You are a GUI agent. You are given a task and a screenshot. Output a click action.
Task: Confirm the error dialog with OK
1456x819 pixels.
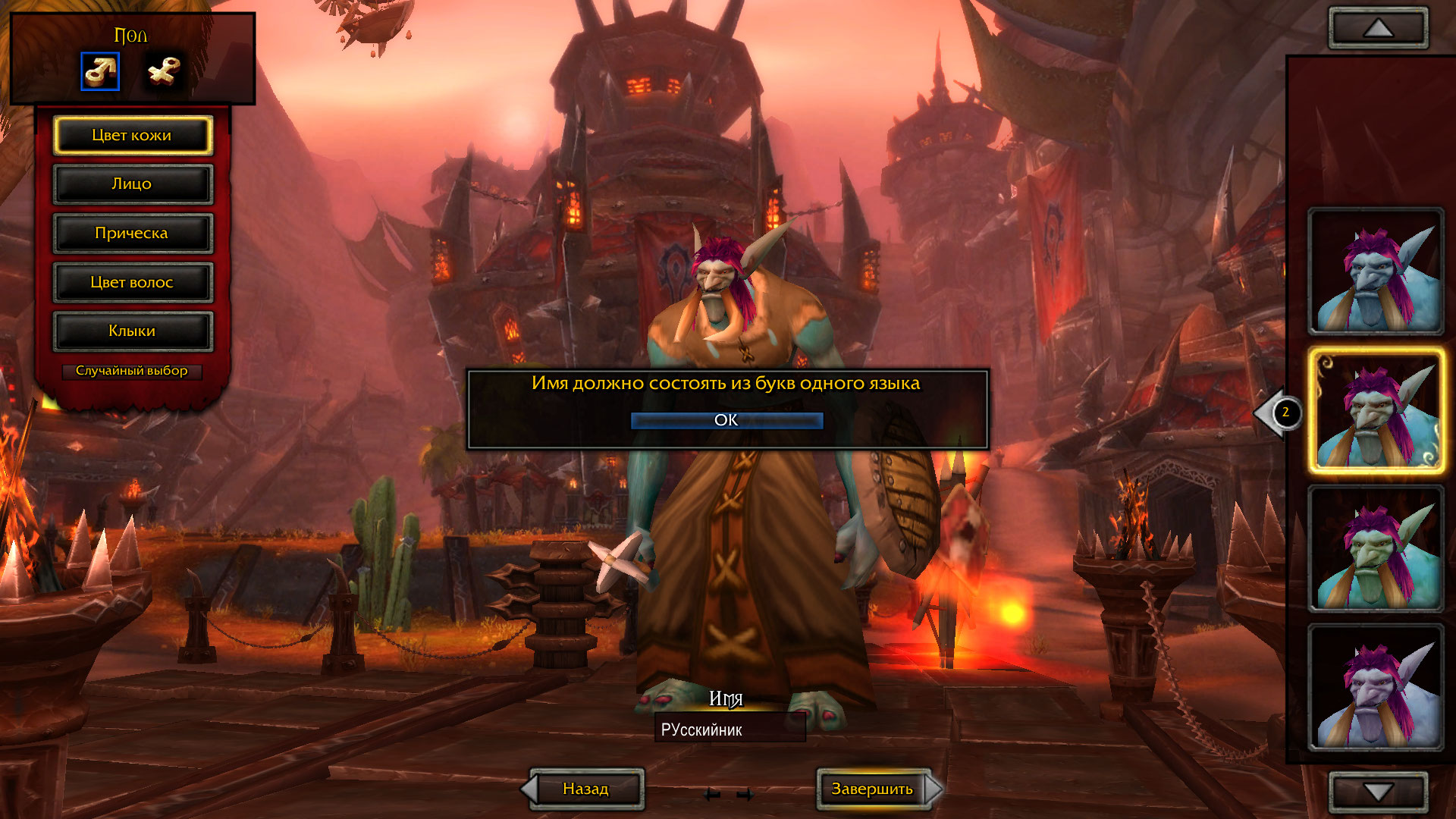click(x=726, y=420)
